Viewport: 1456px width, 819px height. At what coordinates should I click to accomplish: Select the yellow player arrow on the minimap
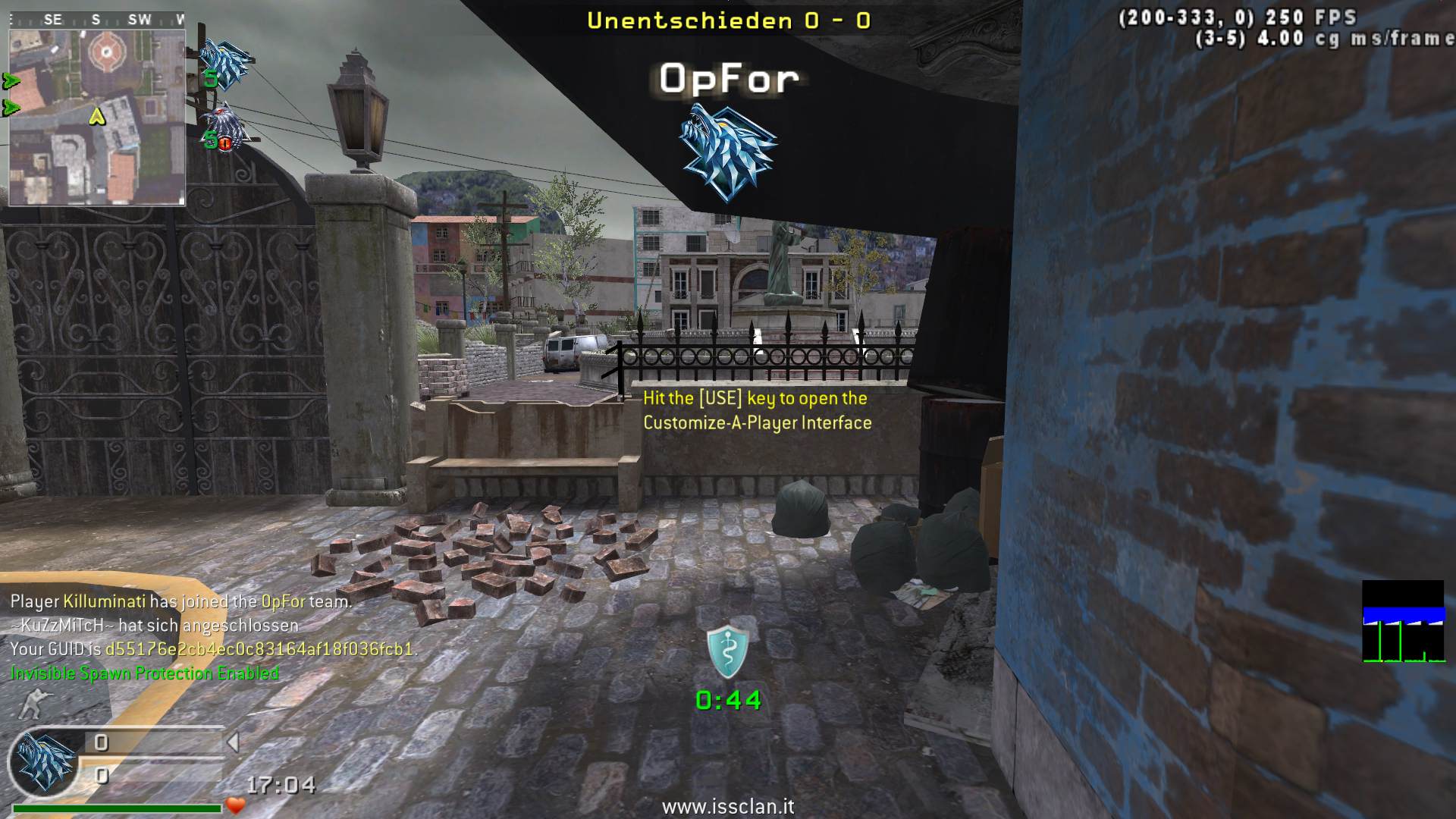(x=97, y=116)
